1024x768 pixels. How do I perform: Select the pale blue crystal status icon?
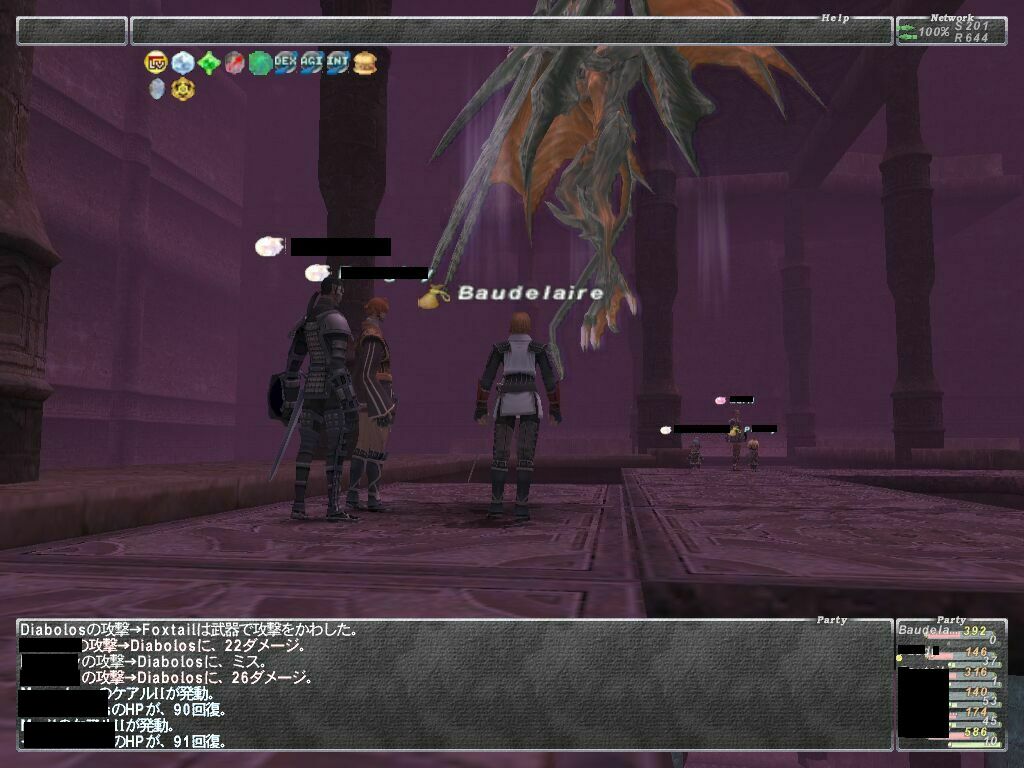pos(182,62)
